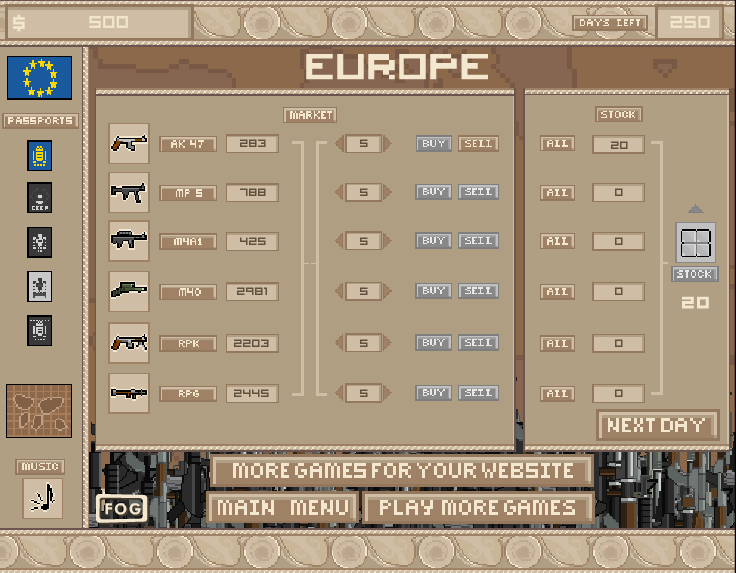Increase AK 47 trade quantity
The height and width of the screenshot is (573, 736).
pos(388,144)
